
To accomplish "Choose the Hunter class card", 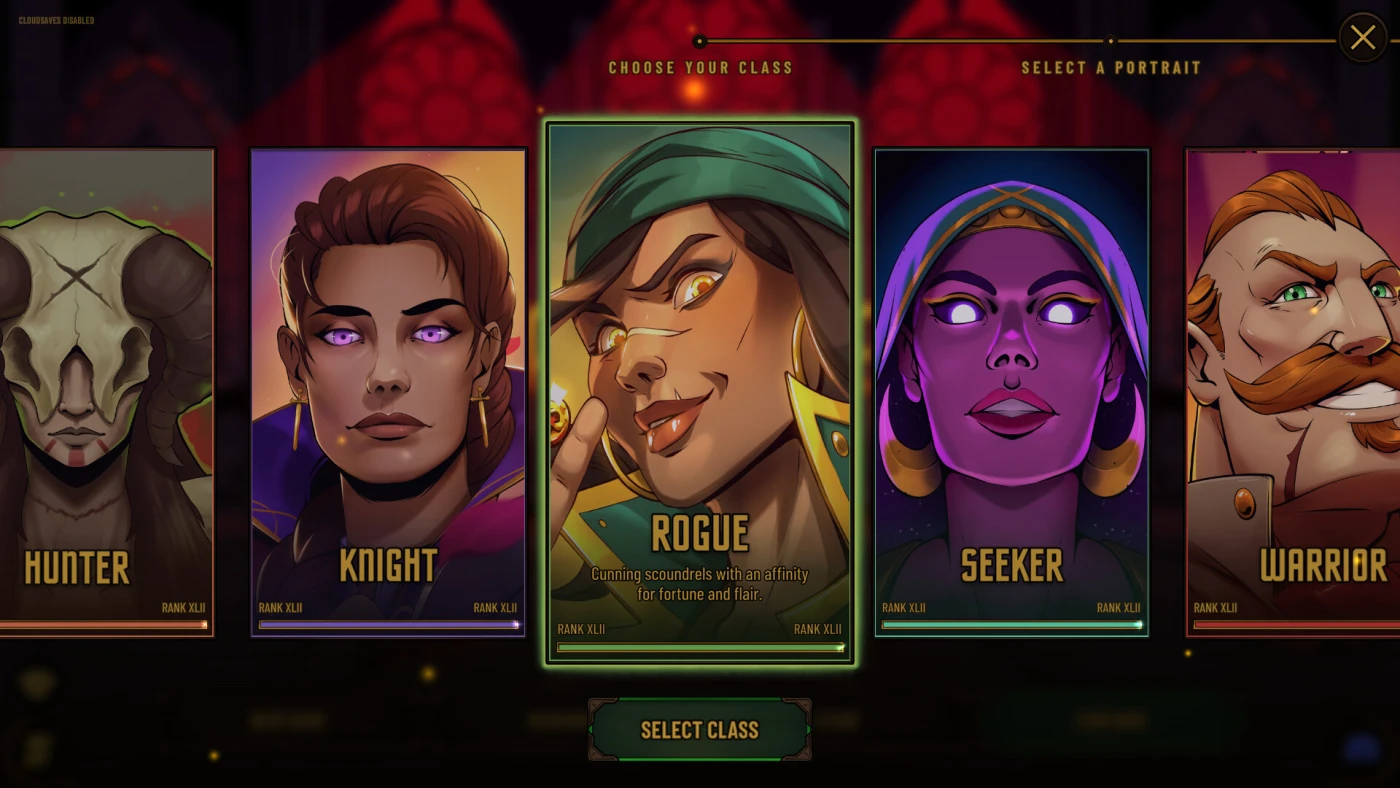I will point(105,392).
